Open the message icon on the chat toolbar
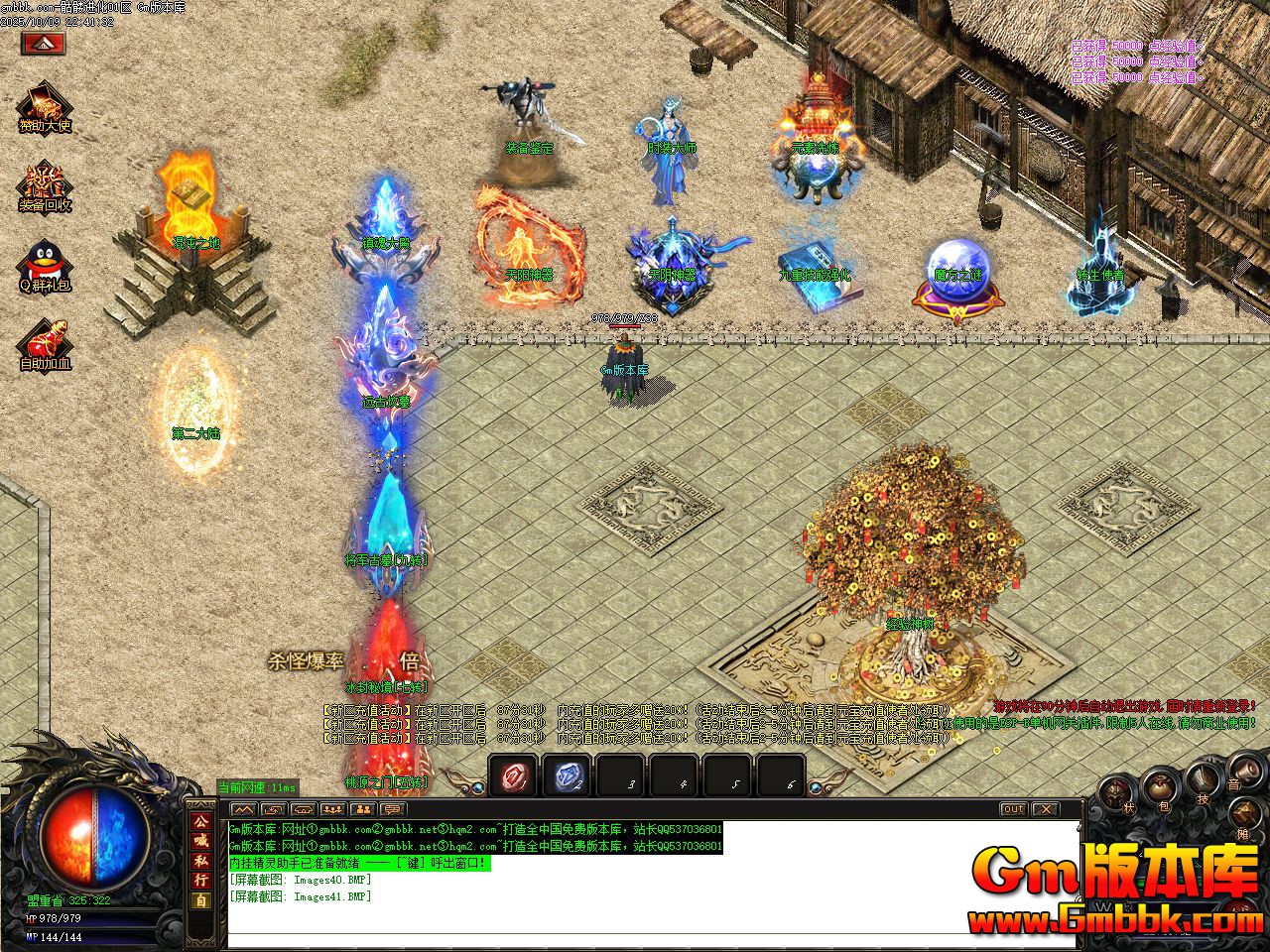Image resolution: width=1270 pixels, height=952 pixels. [393, 808]
